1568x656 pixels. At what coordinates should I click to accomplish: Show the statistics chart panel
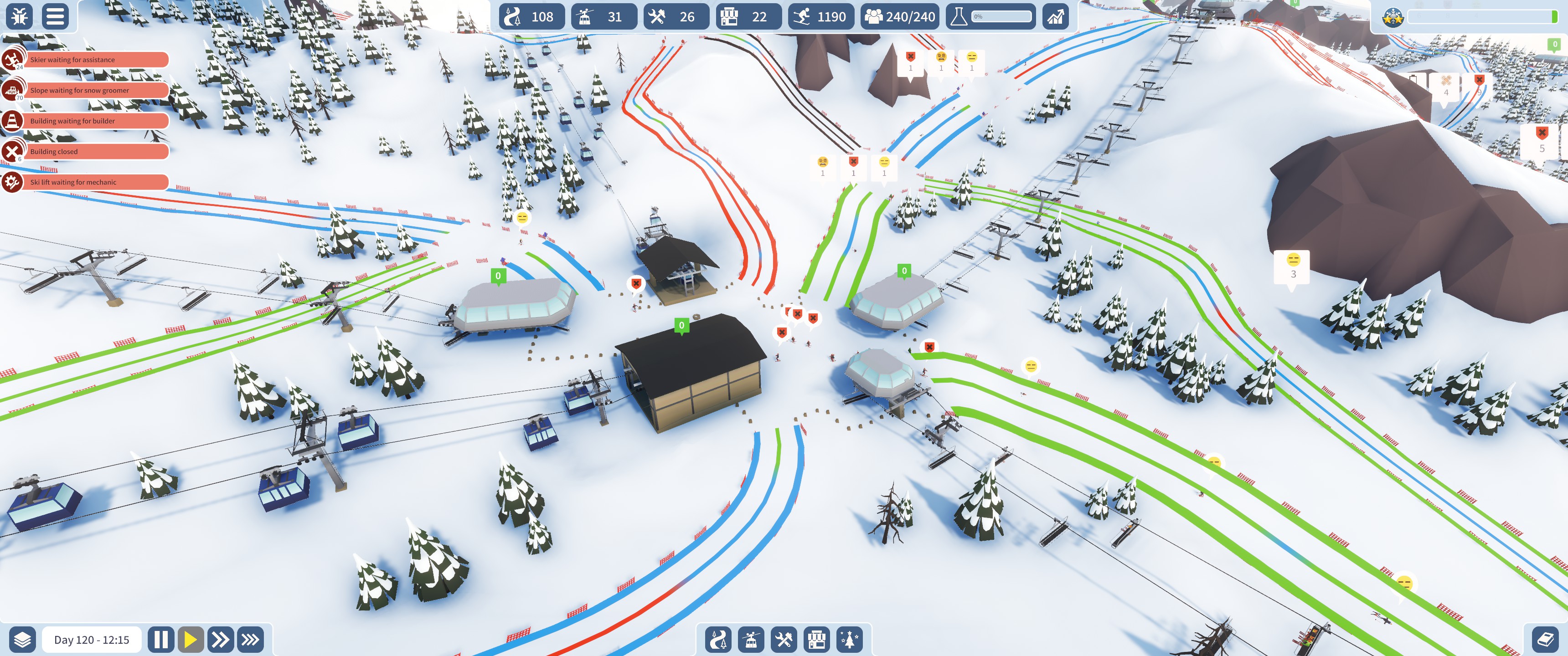[x=1057, y=16]
